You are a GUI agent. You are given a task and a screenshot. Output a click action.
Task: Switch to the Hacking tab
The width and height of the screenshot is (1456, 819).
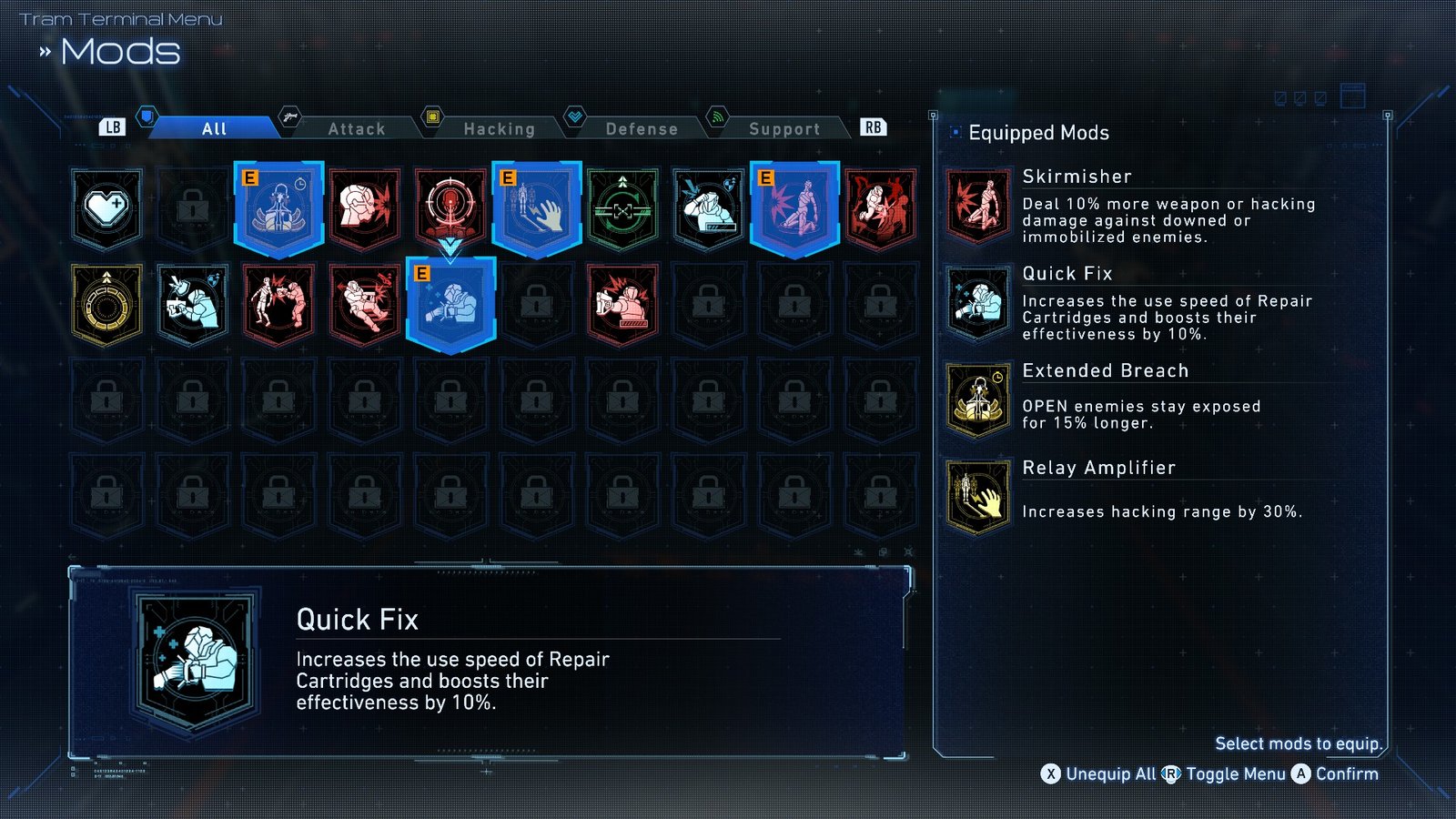tap(500, 128)
